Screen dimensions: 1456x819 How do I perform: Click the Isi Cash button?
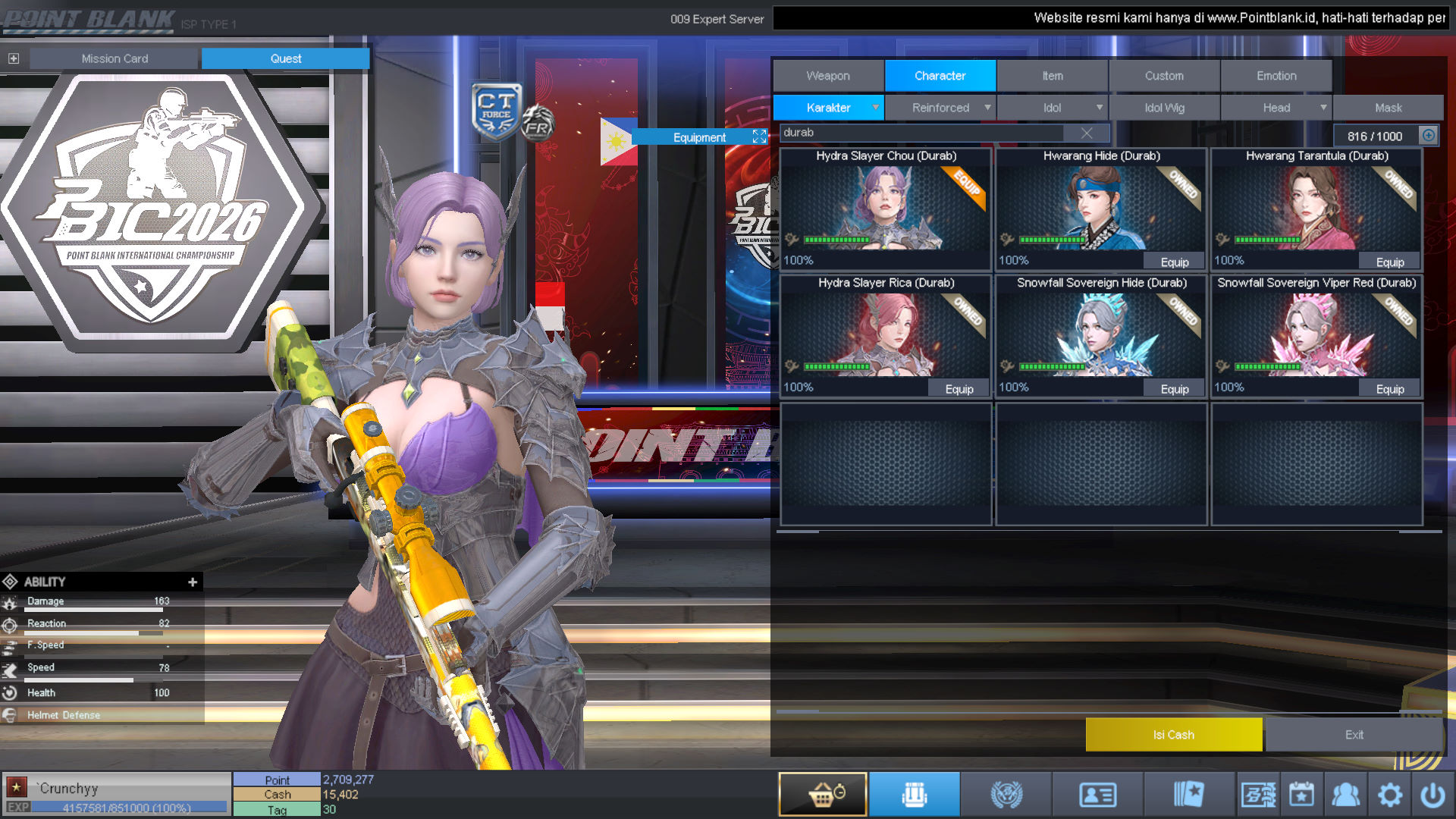(1173, 735)
